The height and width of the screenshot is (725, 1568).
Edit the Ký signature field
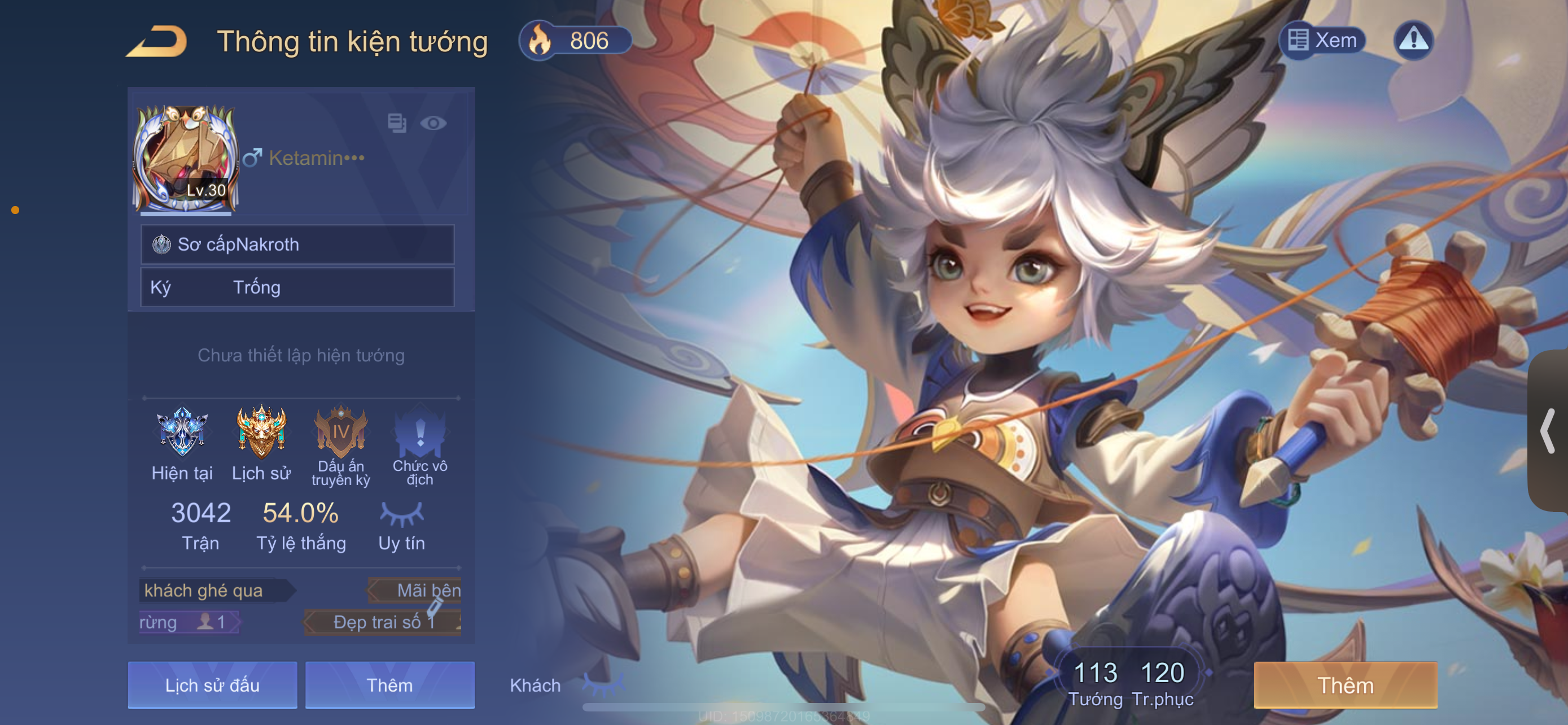297,287
